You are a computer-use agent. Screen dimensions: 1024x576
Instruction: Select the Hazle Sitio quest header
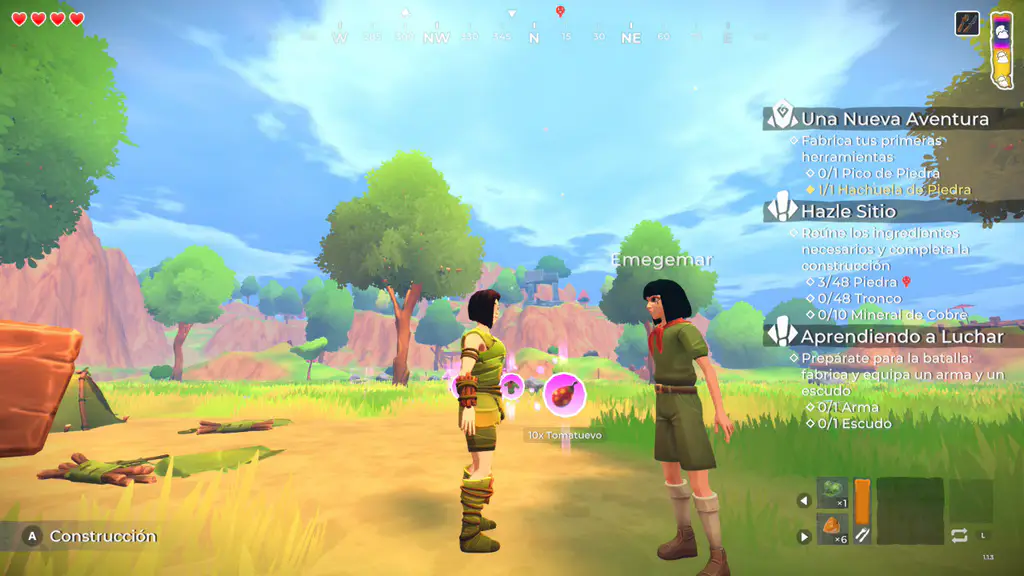(x=848, y=211)
